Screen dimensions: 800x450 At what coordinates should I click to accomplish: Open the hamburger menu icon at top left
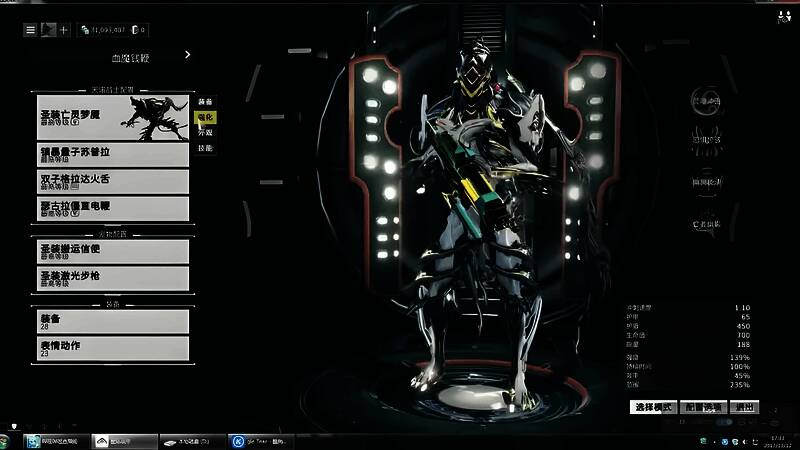31,30
